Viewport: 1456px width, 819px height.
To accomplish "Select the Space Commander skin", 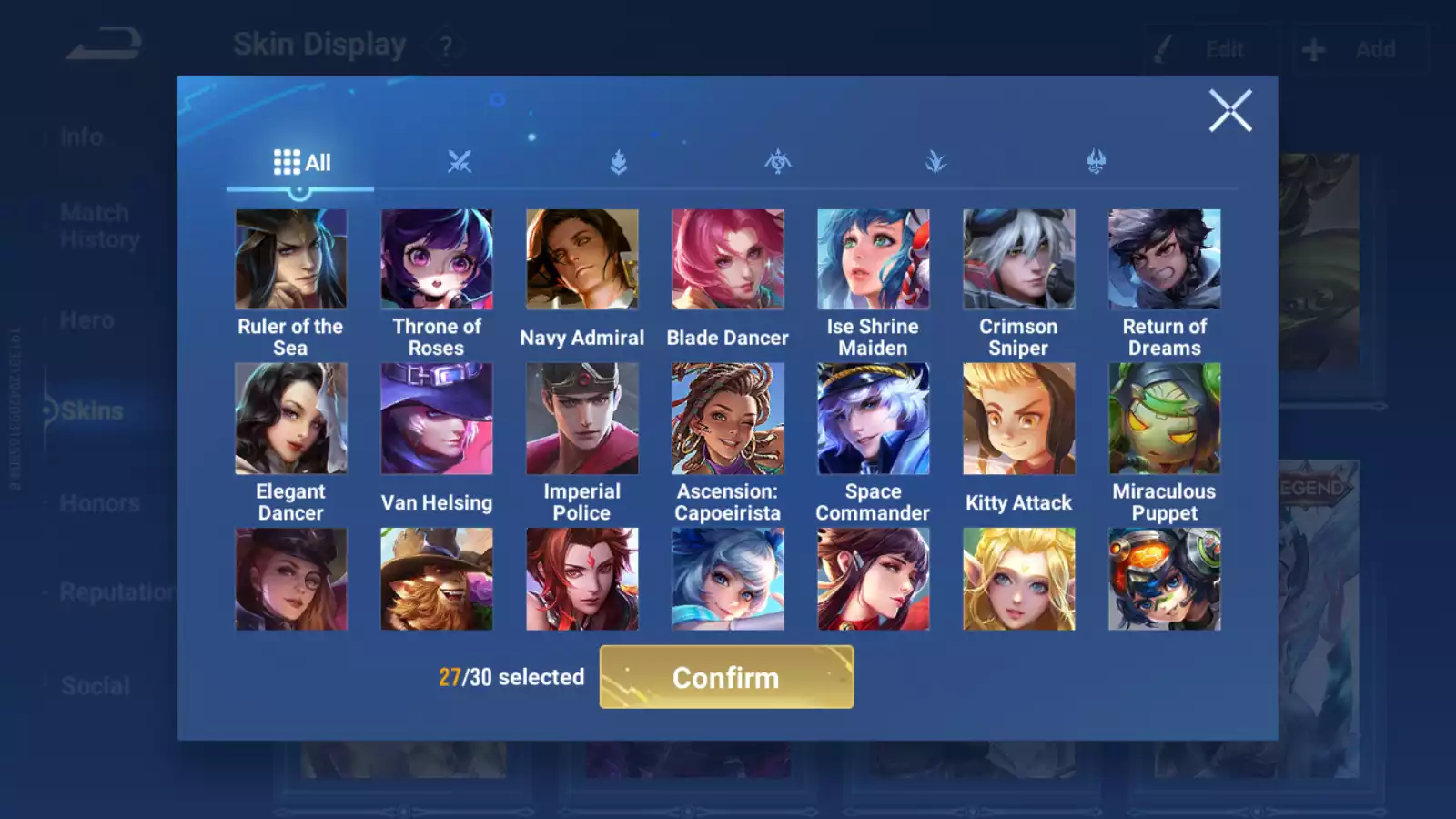I will pos(873,419).
